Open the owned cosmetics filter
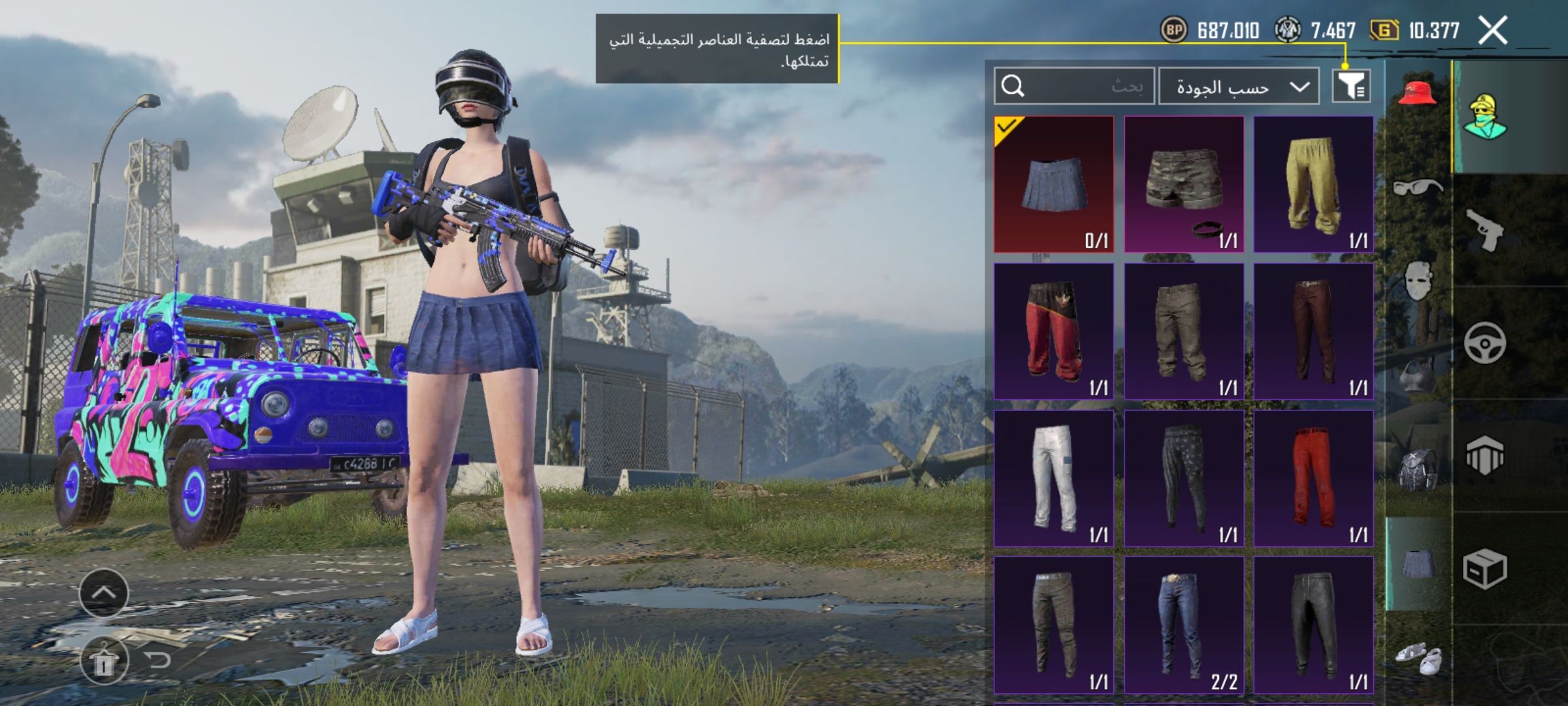 [1351, 86]
